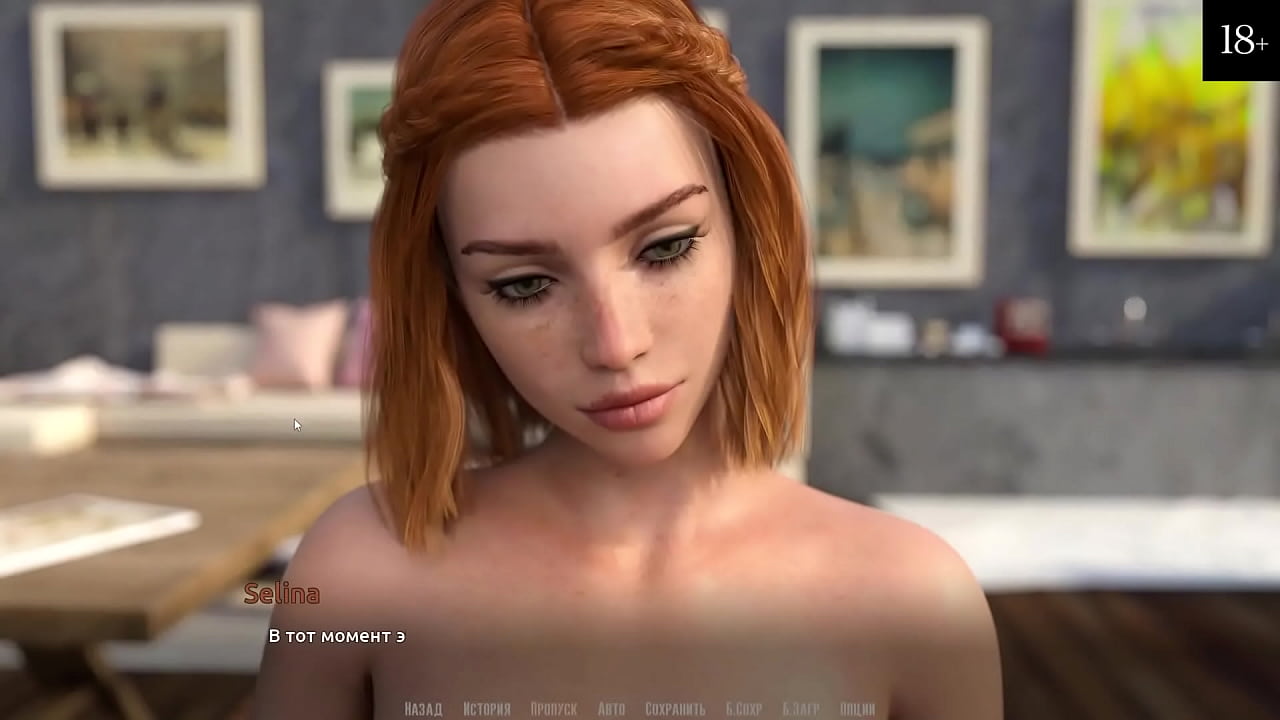Open the Сохранить save menu
The image size is (1280, 720).
tap(675, 709)
